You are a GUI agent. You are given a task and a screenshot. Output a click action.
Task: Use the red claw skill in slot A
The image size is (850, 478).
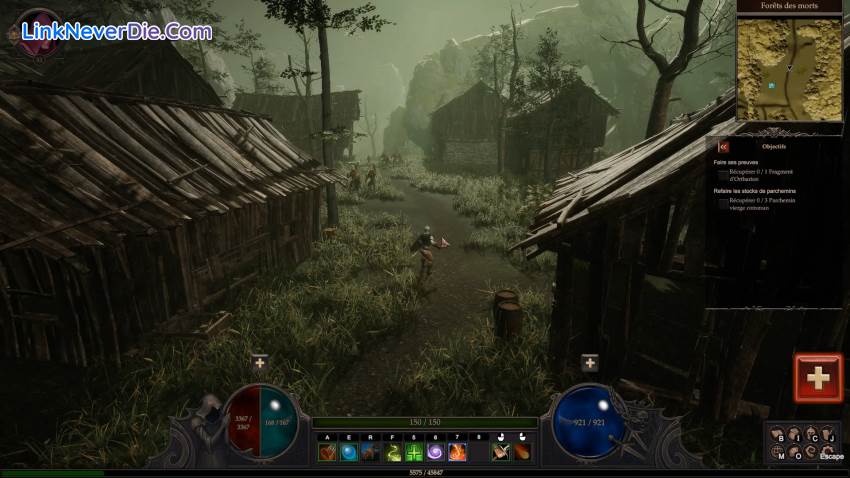point(327,453)
